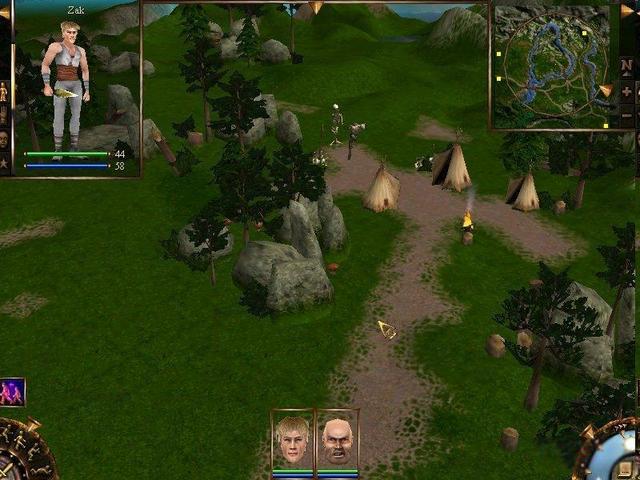Screen dimensions: 640x480
Task: Open the golden body figure tab
Action: (x=4, y=92)
